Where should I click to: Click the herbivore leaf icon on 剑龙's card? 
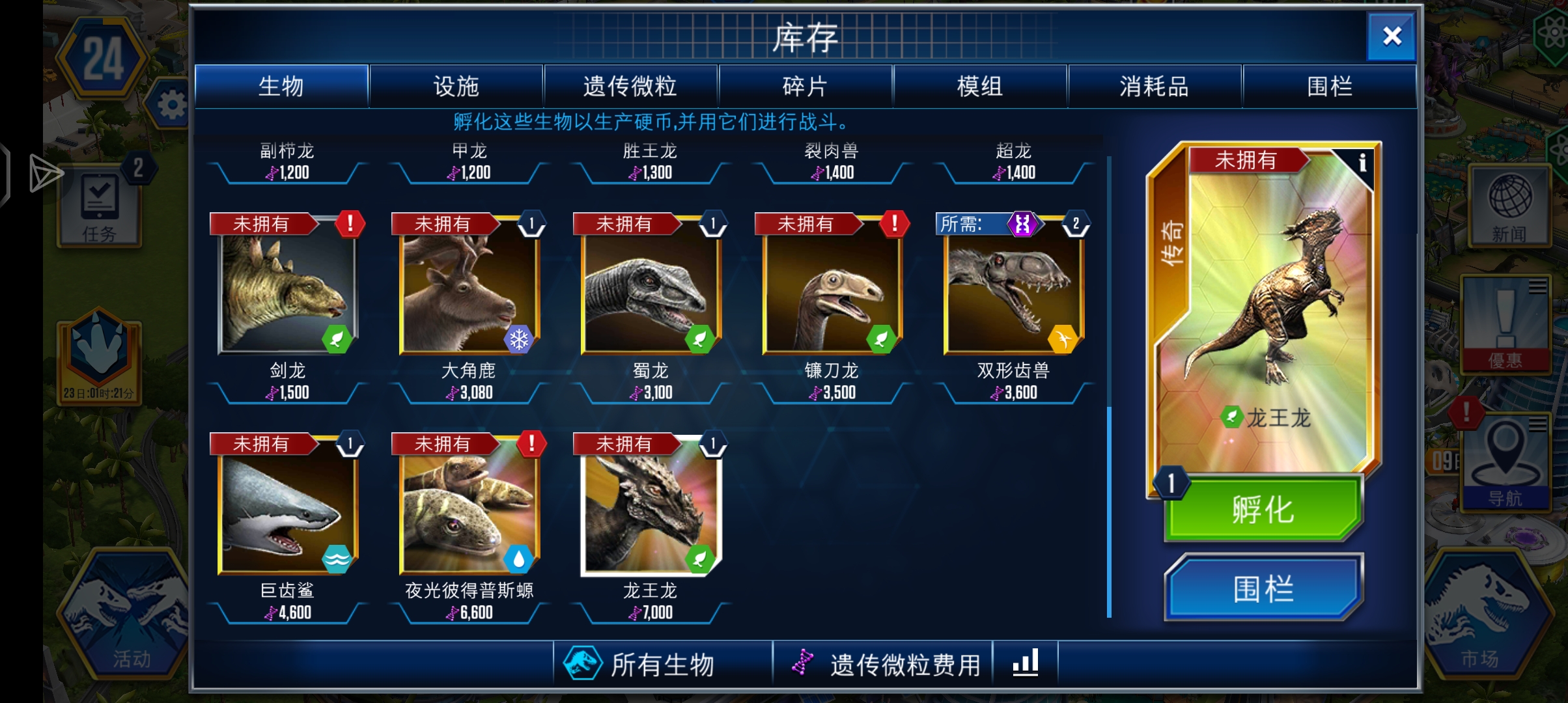(336, 340)
